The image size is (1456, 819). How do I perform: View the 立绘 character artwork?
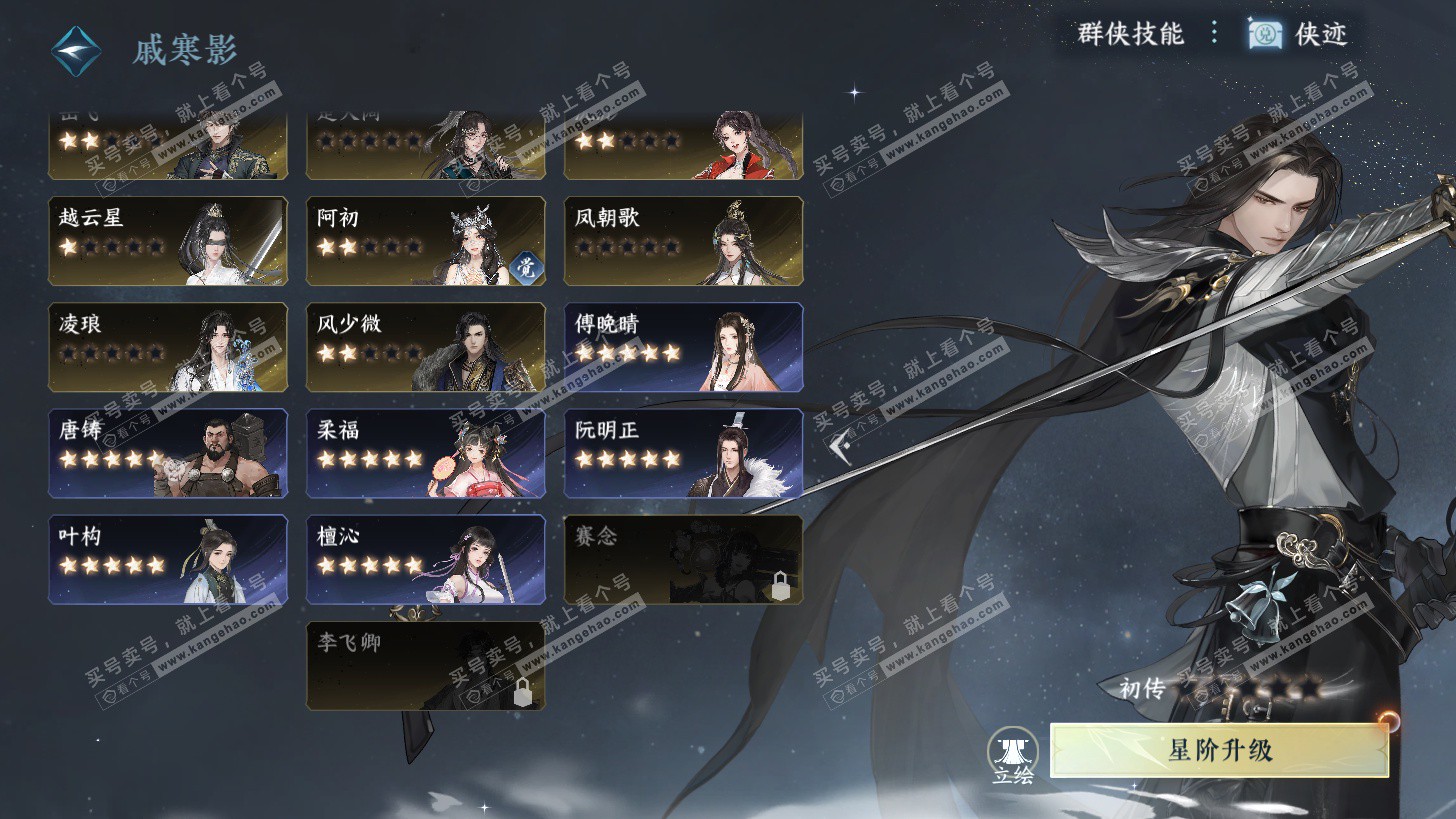click(x=1012, y=756)
